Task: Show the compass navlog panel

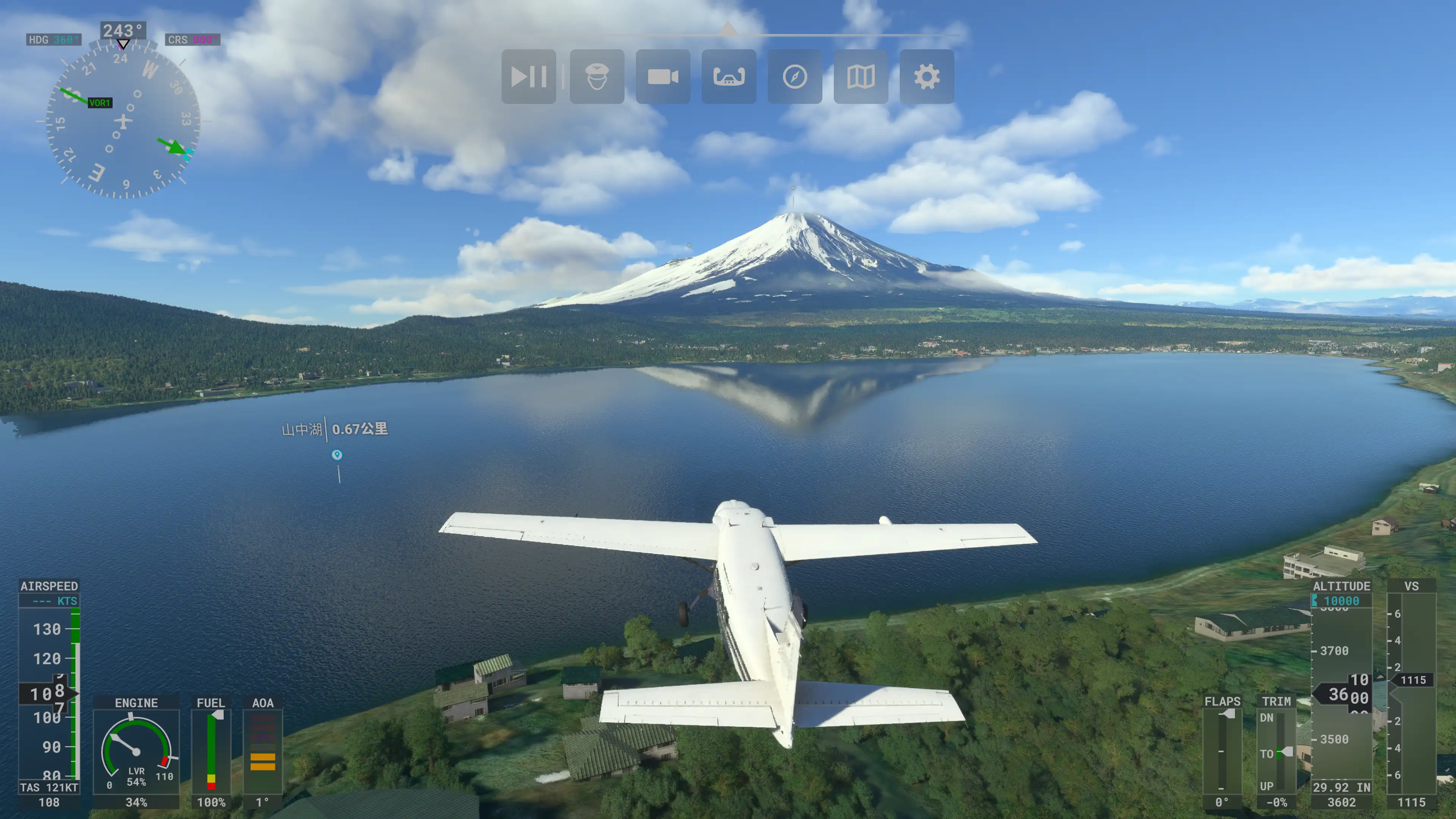Action: tap(795, 76)
